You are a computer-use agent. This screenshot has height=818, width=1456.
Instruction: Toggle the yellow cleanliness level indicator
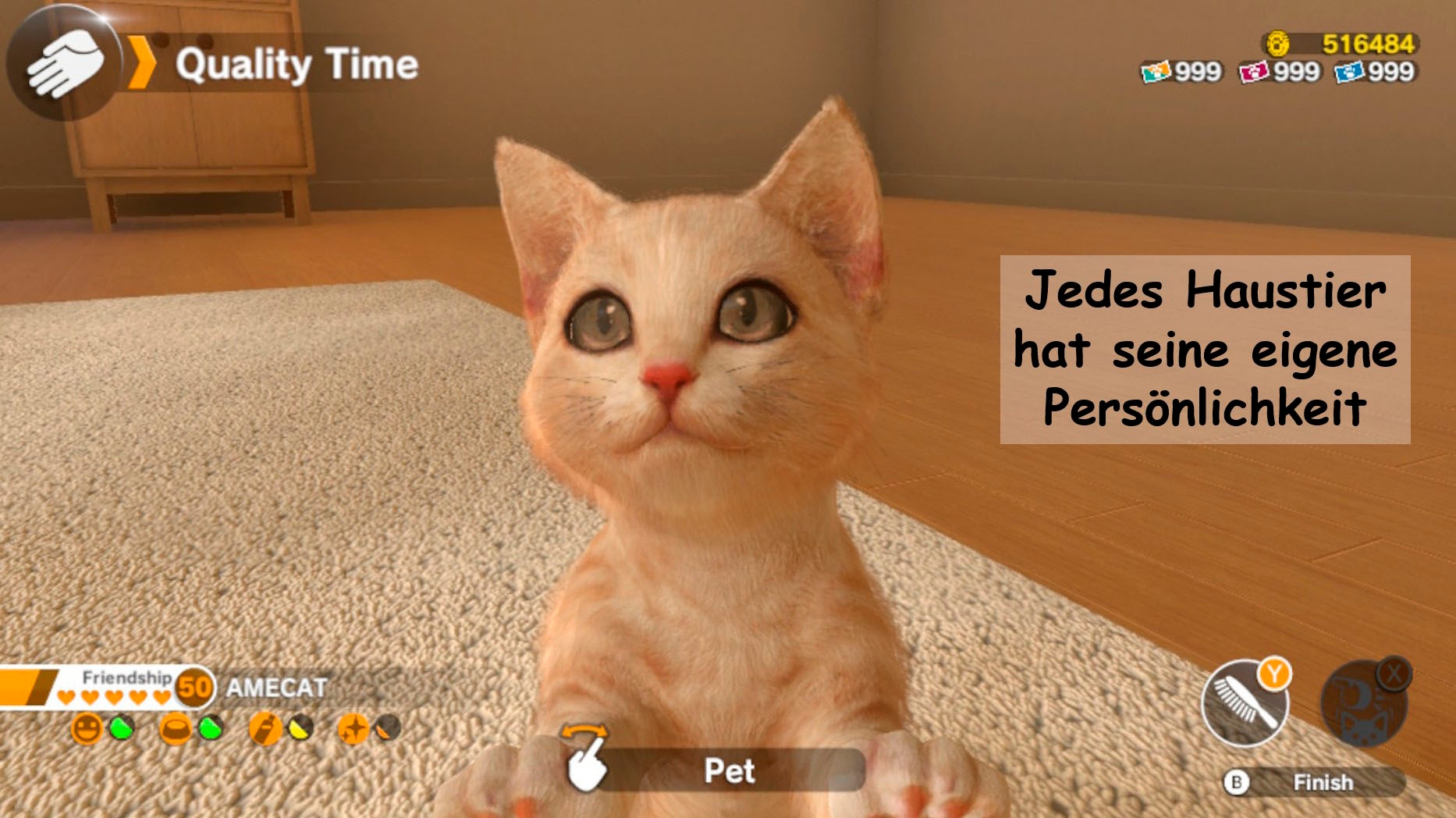point(299,729)
